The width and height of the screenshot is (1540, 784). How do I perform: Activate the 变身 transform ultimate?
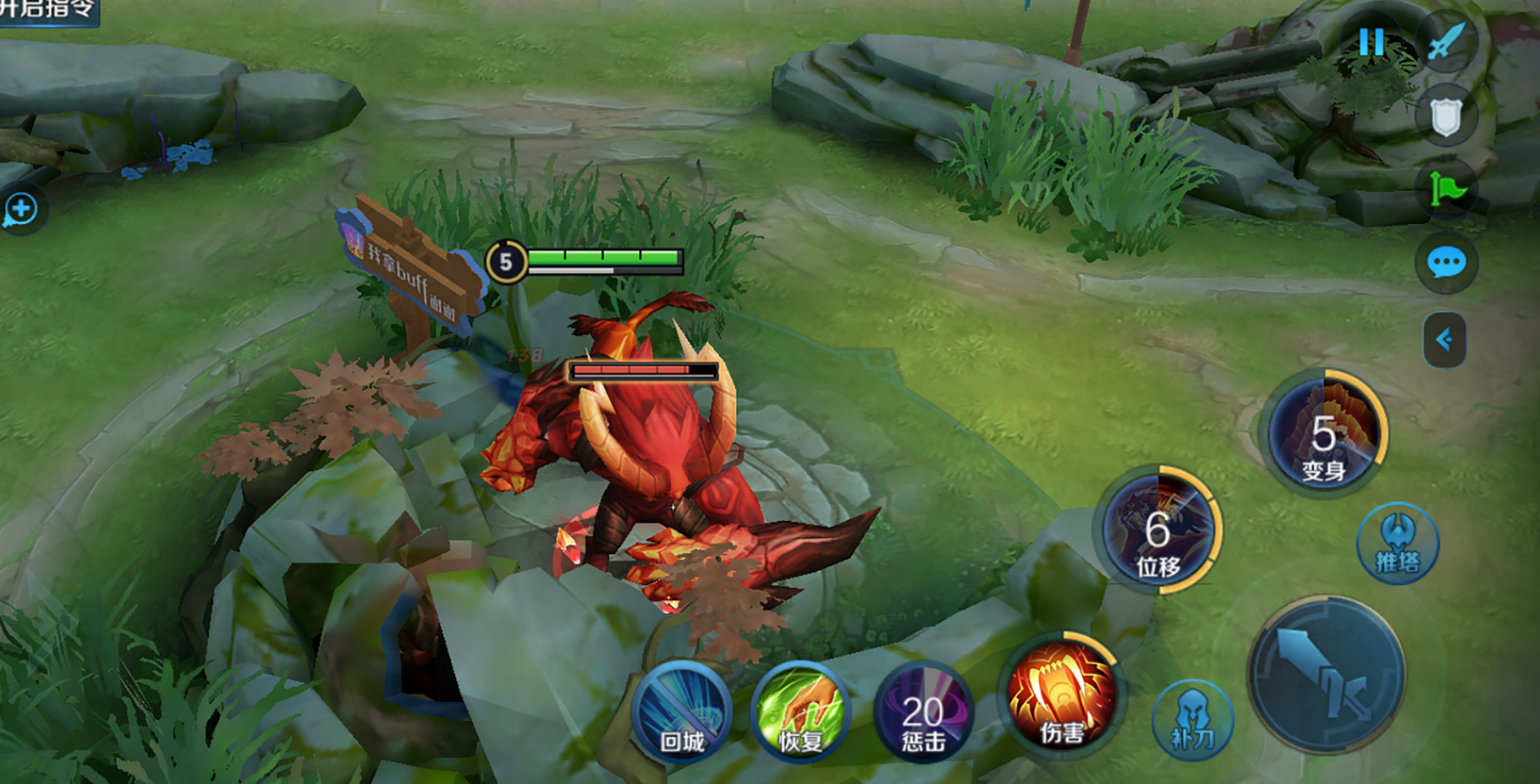1324,433
